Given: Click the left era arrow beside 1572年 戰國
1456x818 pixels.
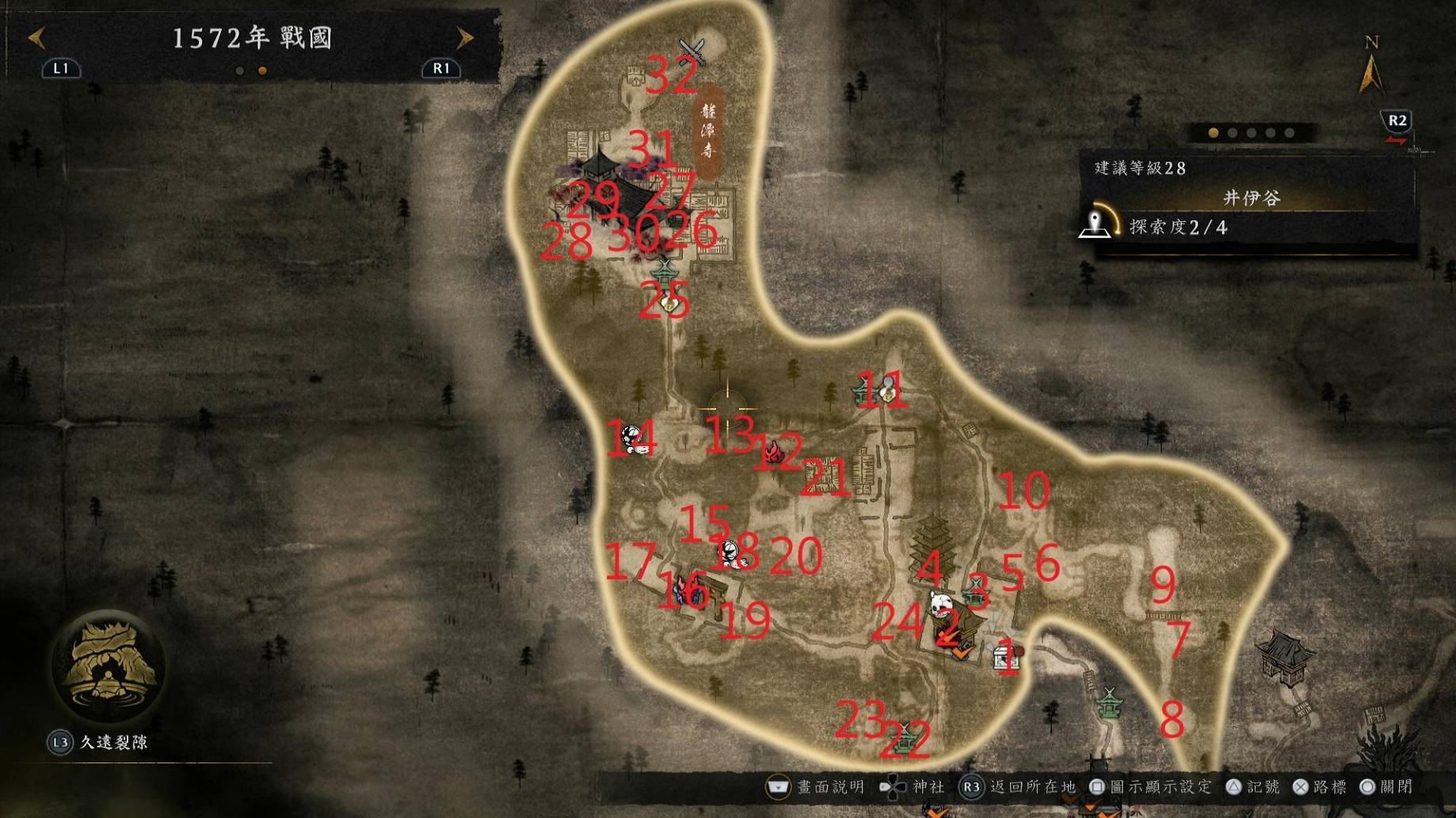Looking at the screenshot, I should tap(36, 37).
